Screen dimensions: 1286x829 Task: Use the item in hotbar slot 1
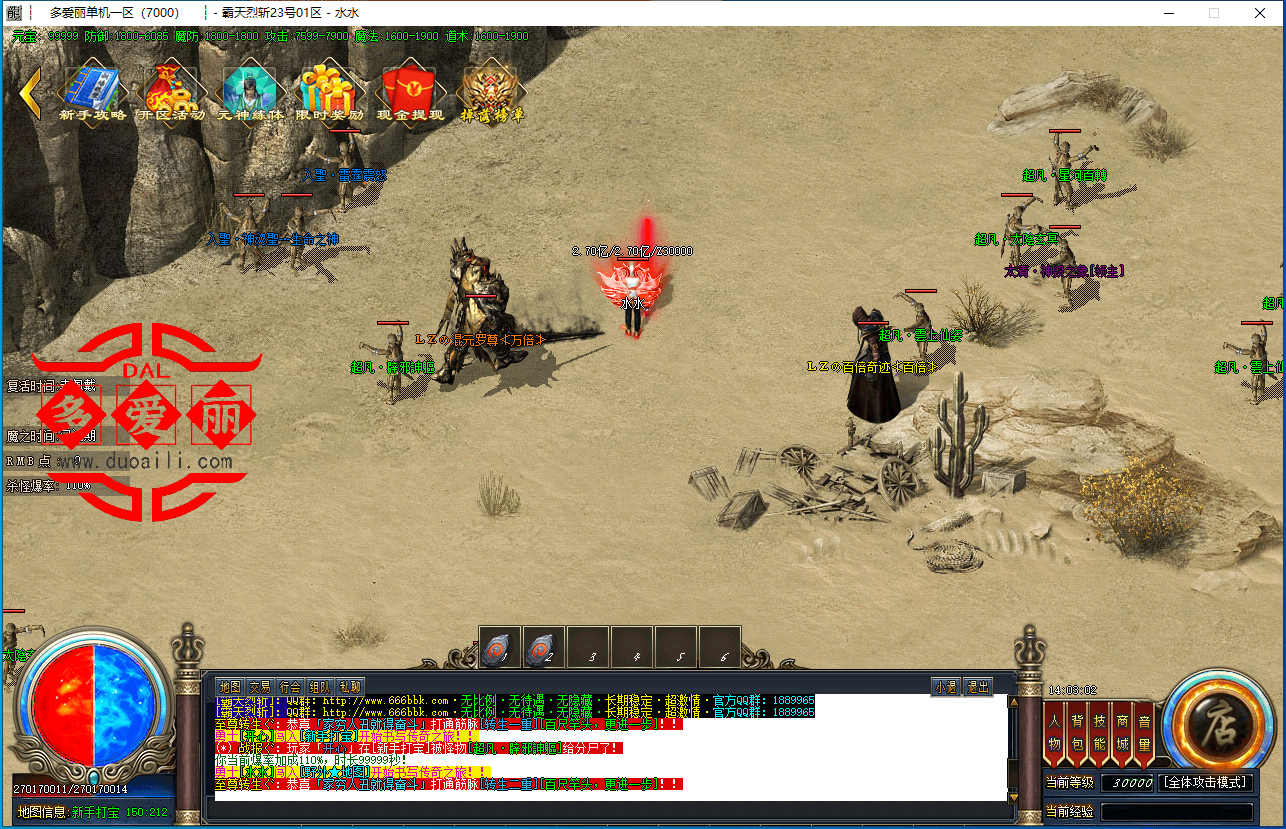pos(500,648)
